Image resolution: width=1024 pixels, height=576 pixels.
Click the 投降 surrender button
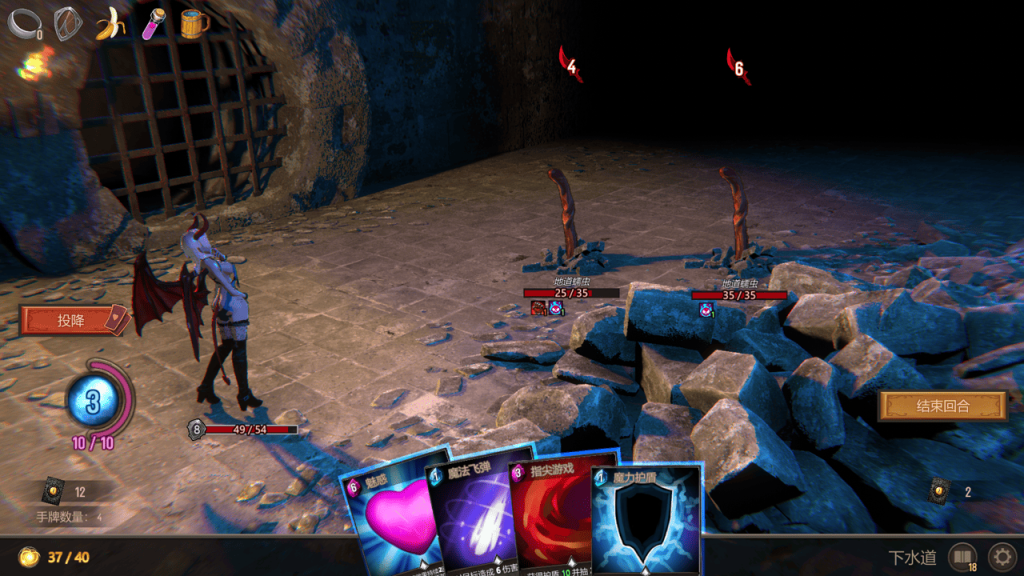(x=72, y=320)
